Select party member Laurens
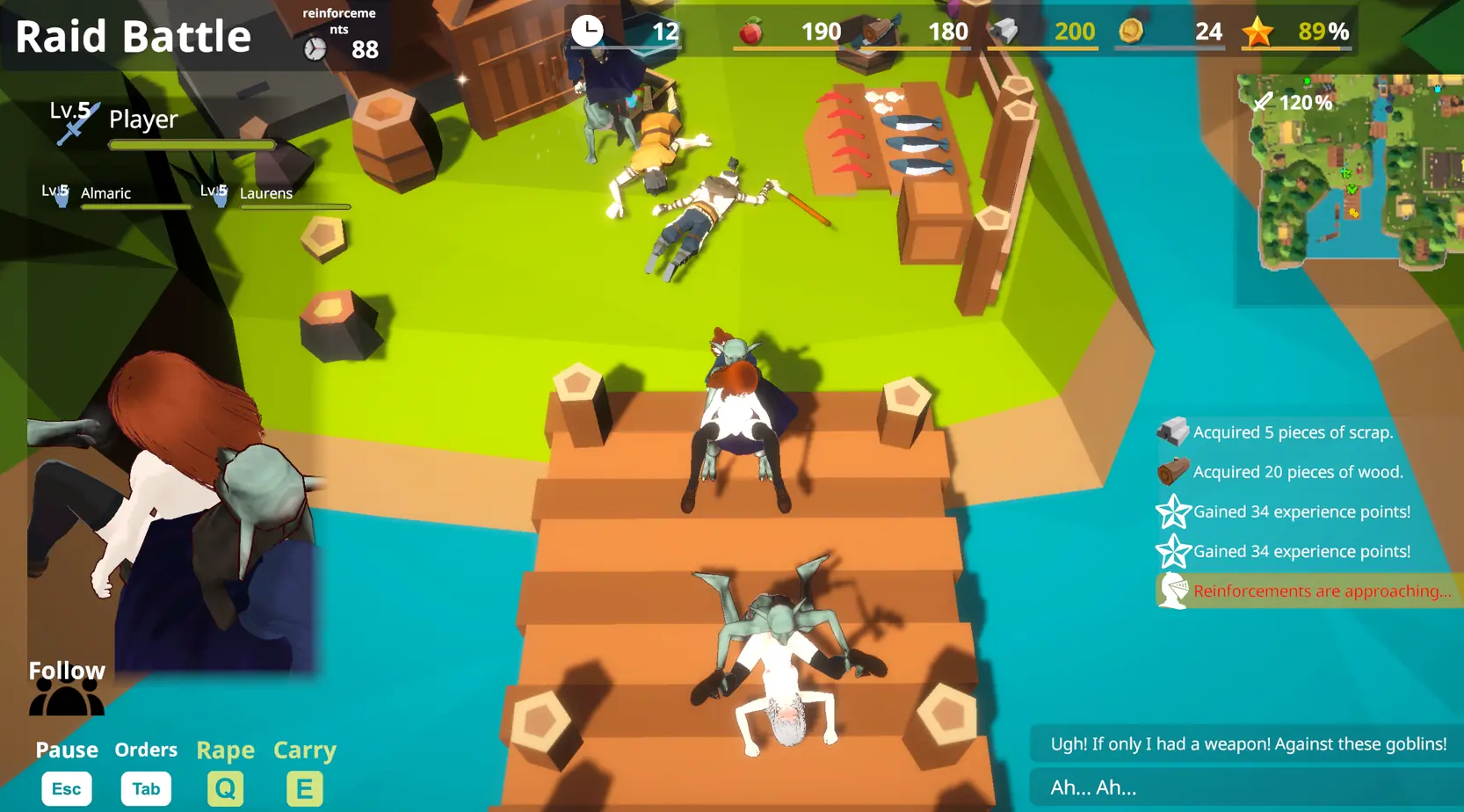The height and width of the screenshot is (812, 1464). (265, 193)
